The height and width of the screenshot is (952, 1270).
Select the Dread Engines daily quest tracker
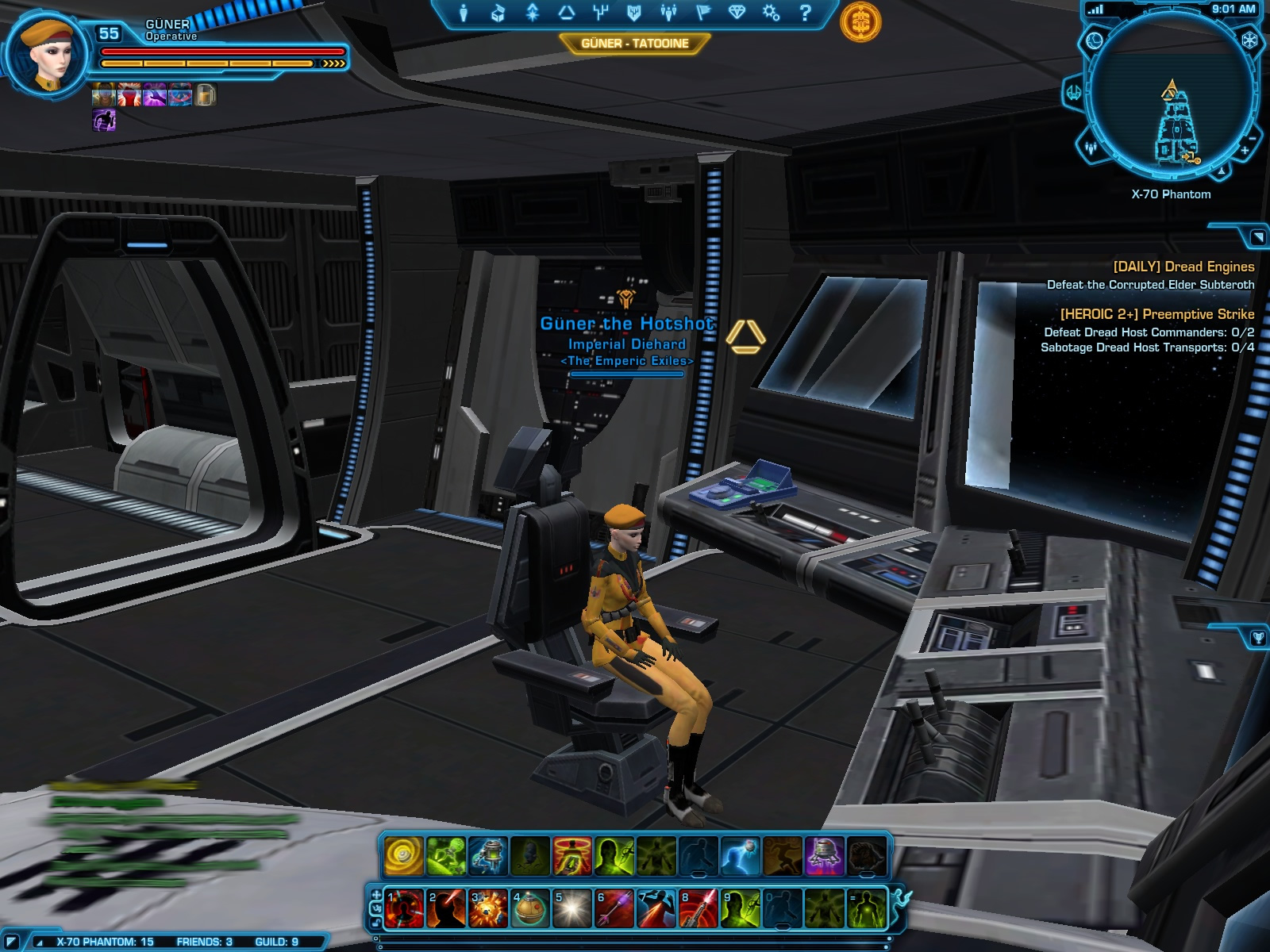pos(1183,267)
